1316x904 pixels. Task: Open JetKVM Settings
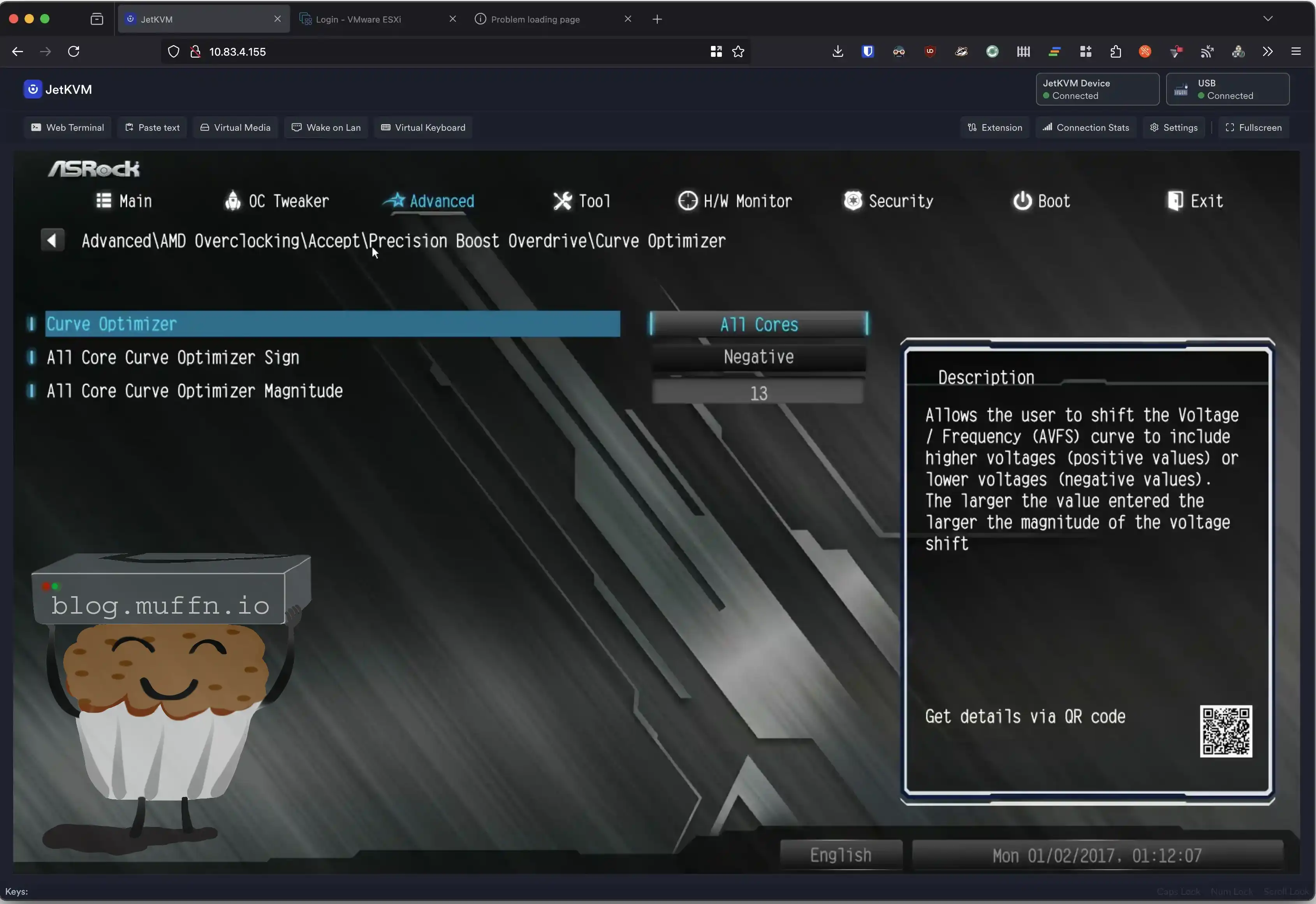(x=1174, y=127)
